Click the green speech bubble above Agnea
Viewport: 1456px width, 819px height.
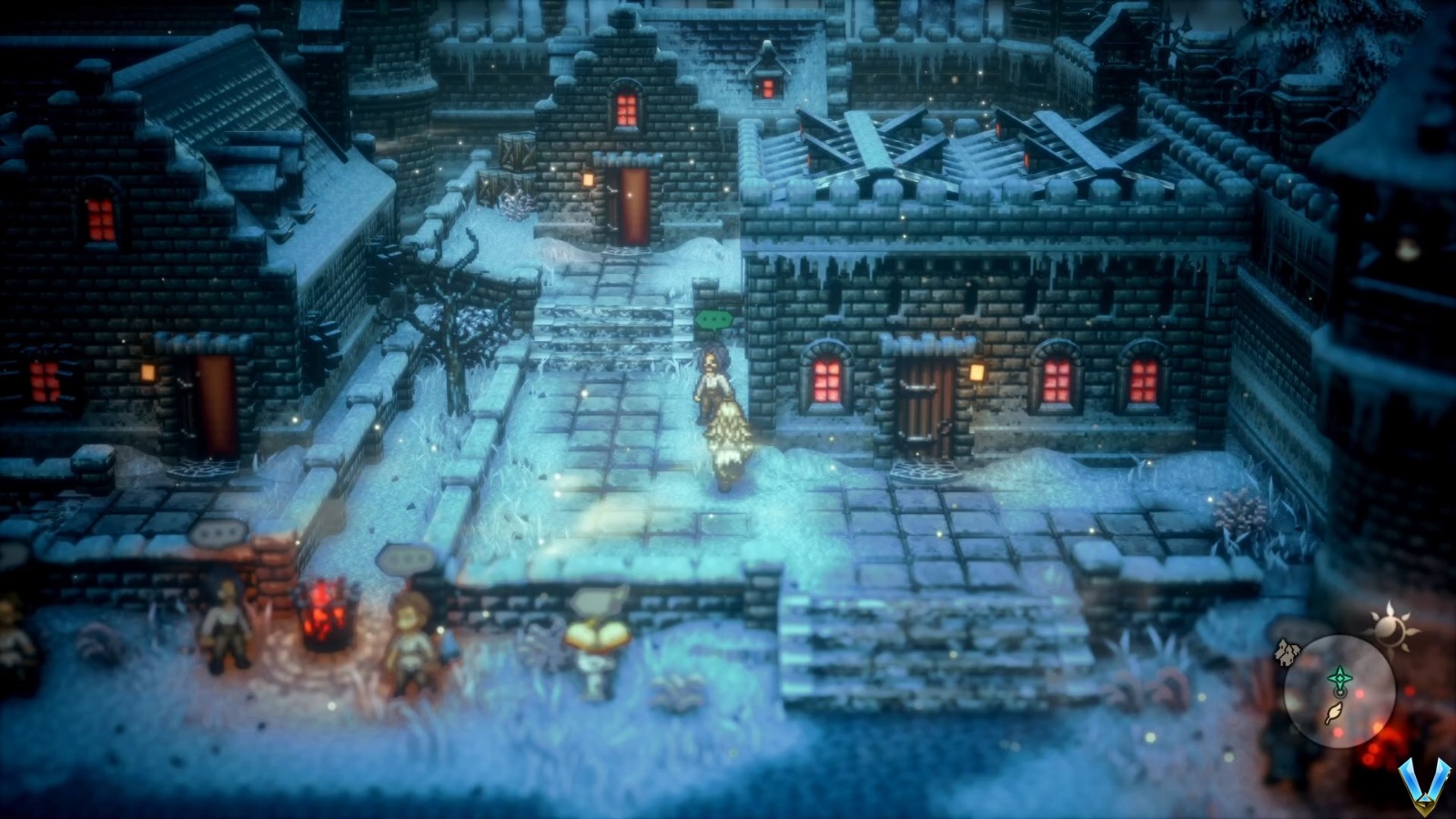713,320
